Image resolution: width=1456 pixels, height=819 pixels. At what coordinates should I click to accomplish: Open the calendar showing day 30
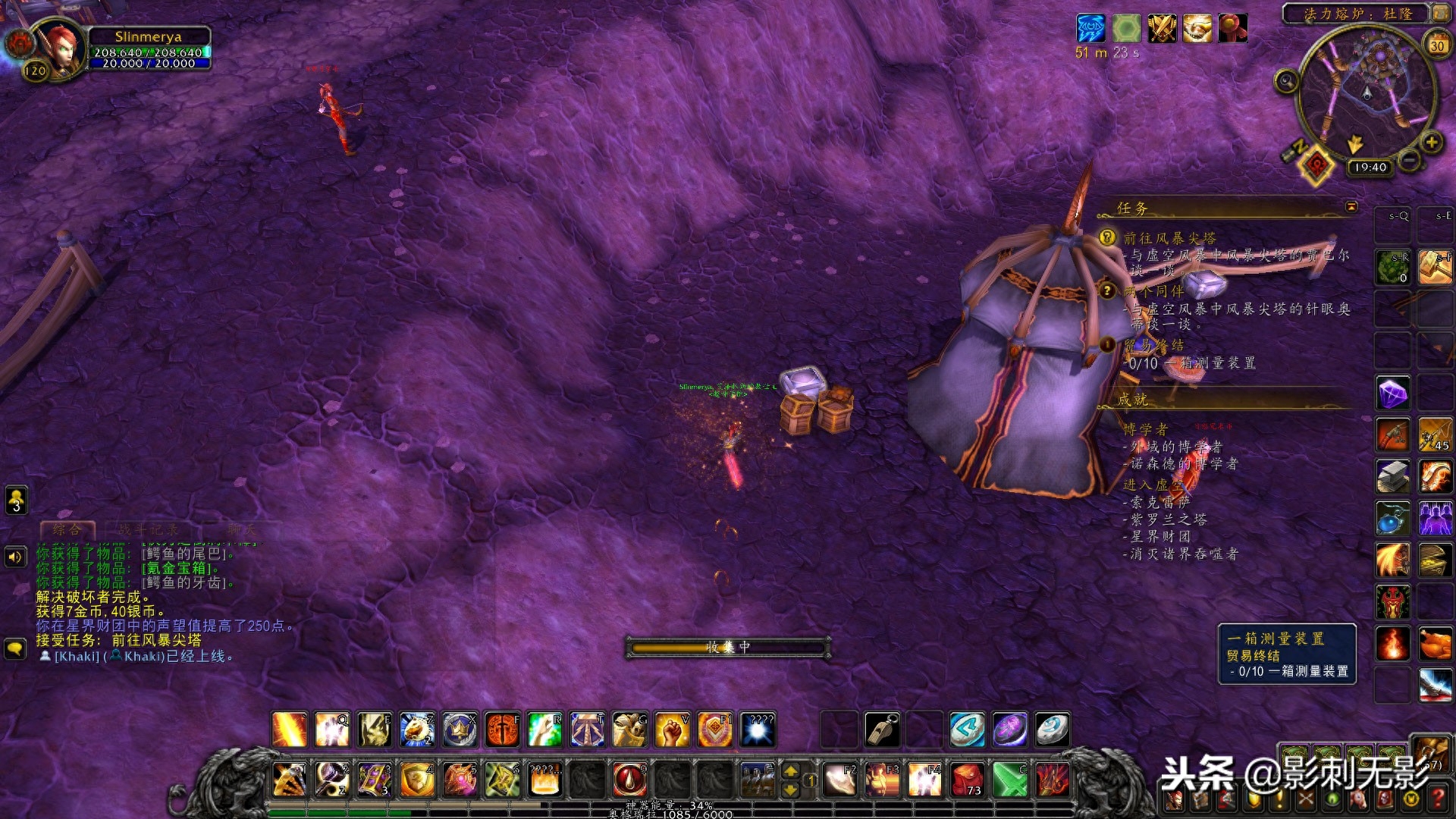pos(1437,45)
